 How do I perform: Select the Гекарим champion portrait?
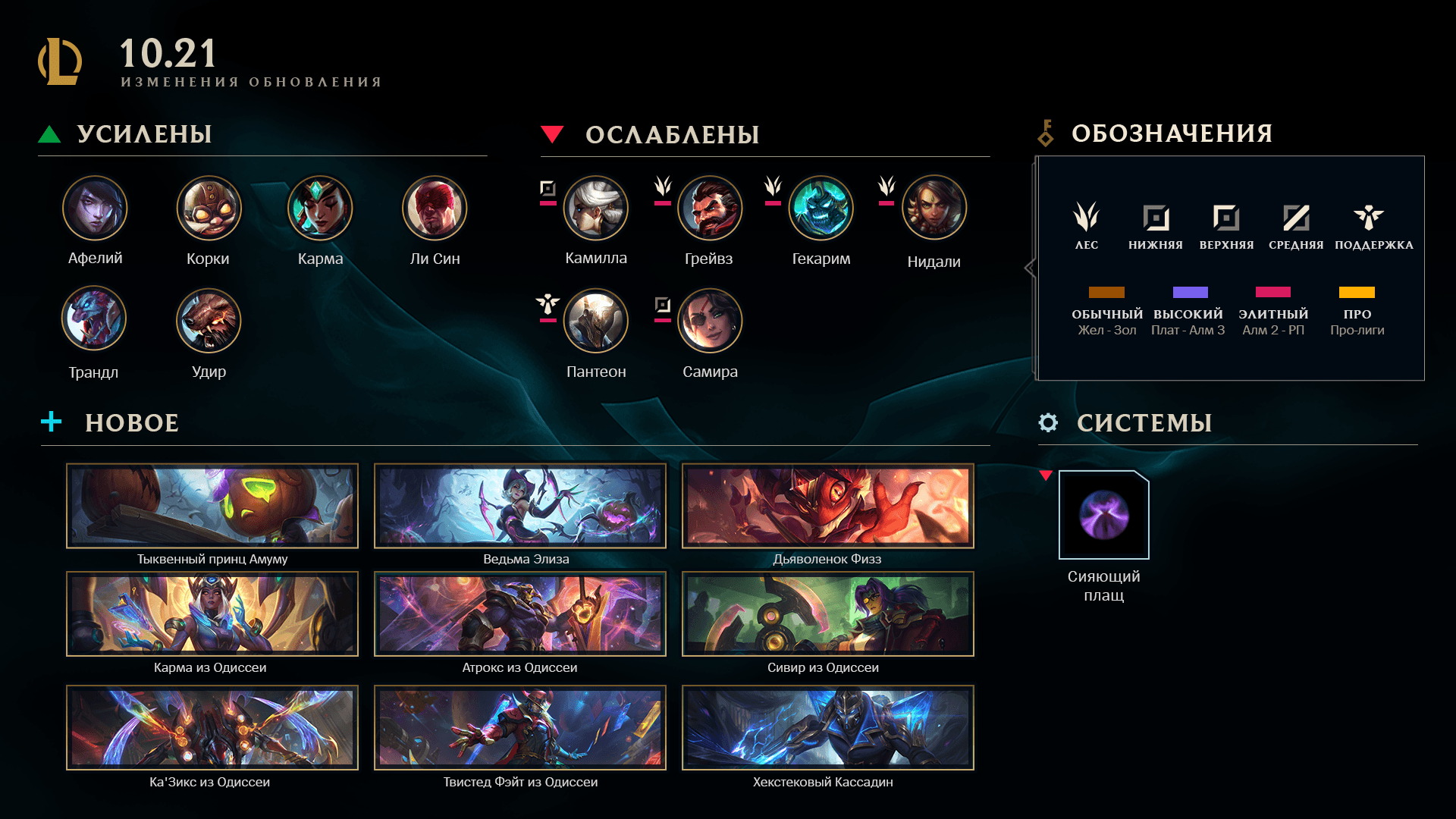821,208
